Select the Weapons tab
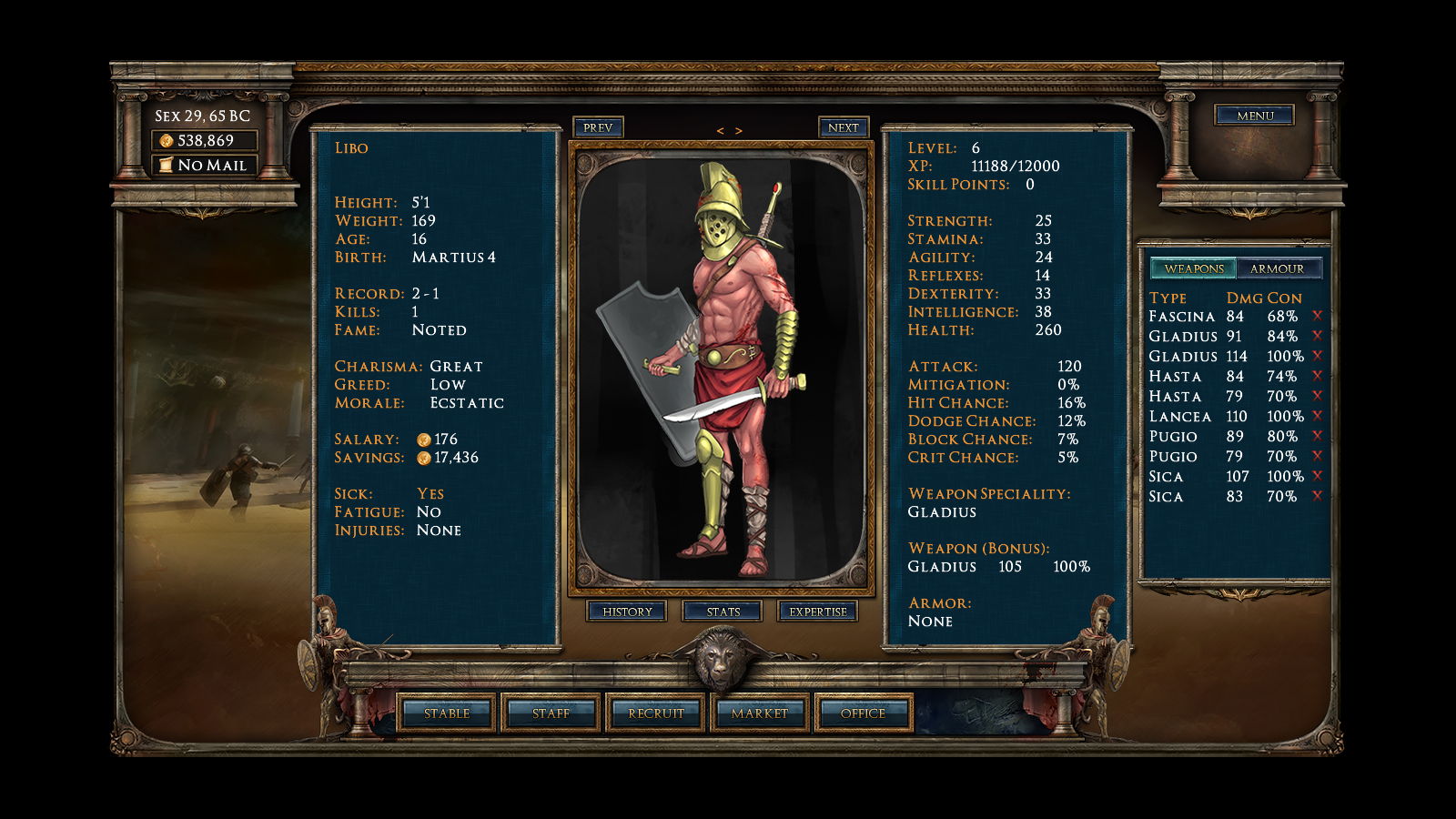1456x819 pixels. pos(1194,268)
